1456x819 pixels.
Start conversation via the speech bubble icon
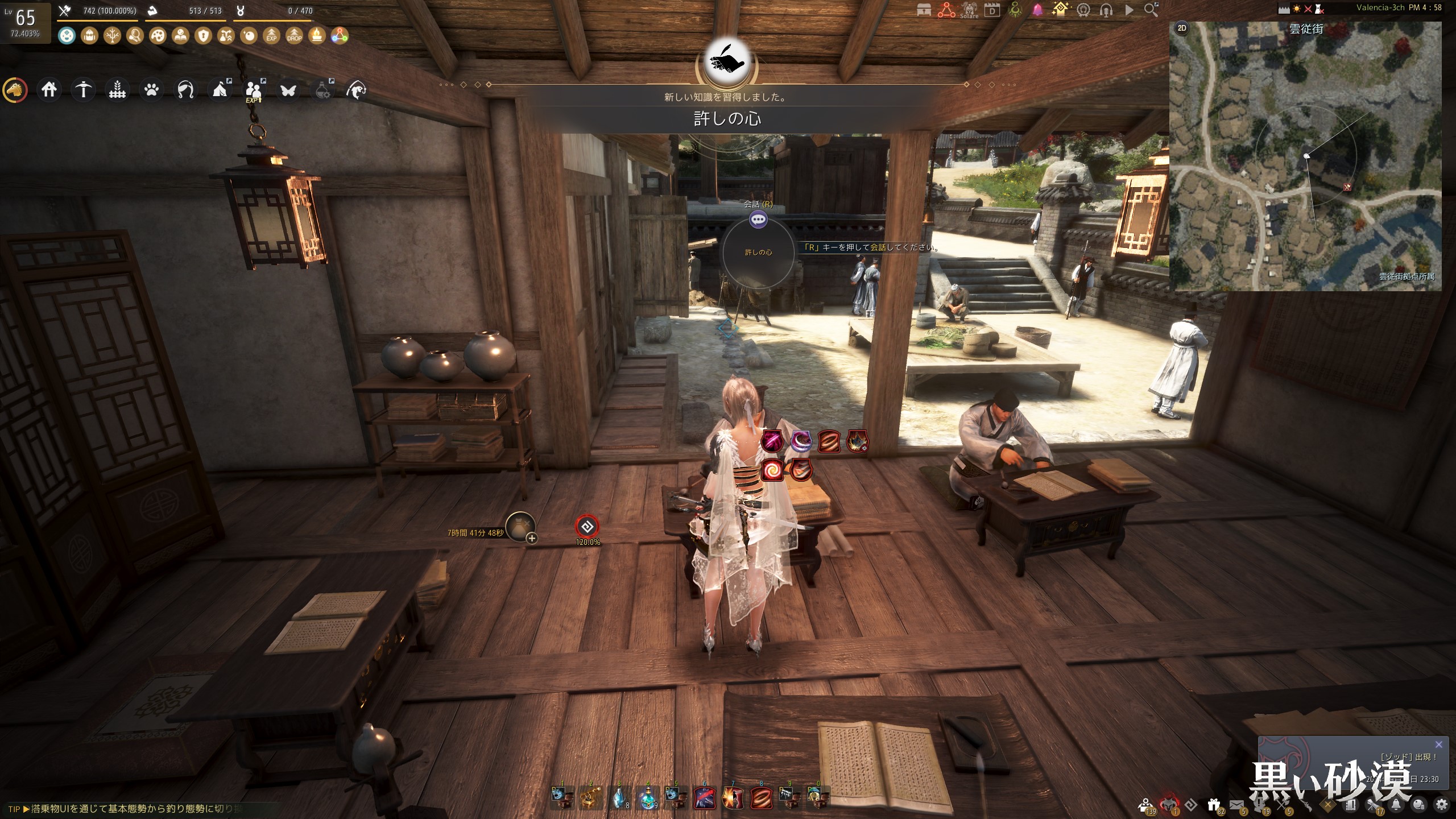click(758, 220)
